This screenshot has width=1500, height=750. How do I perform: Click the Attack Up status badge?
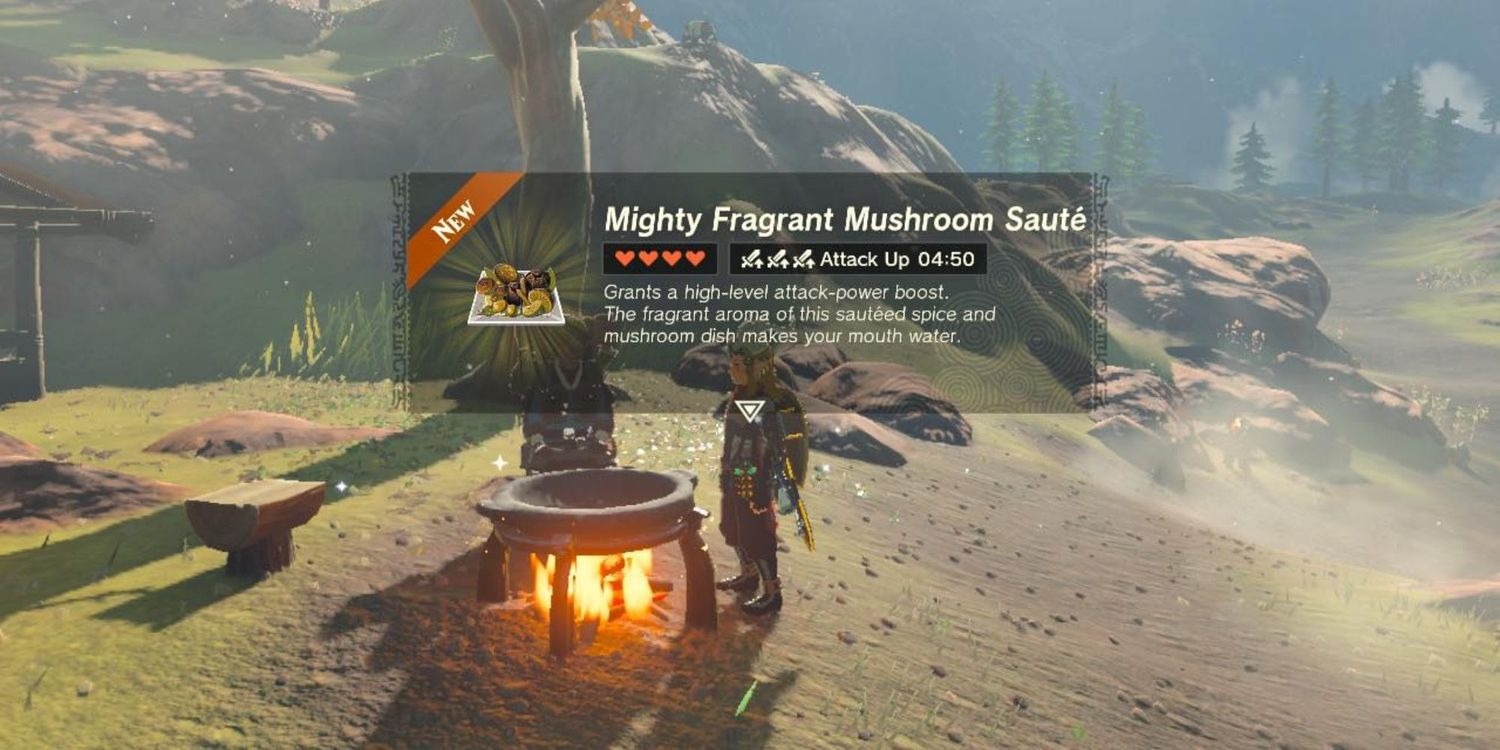pos(860,259)
